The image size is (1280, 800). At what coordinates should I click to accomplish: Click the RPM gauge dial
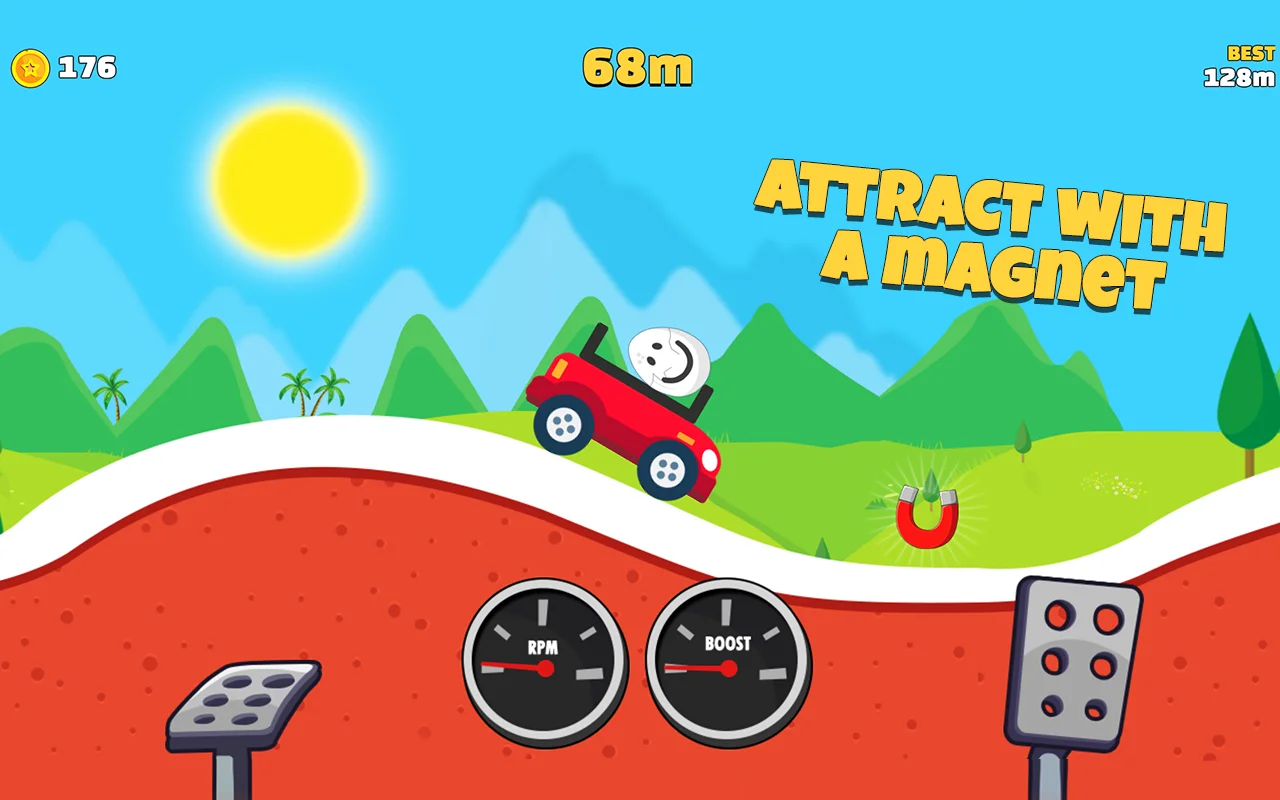coord(544,660)
